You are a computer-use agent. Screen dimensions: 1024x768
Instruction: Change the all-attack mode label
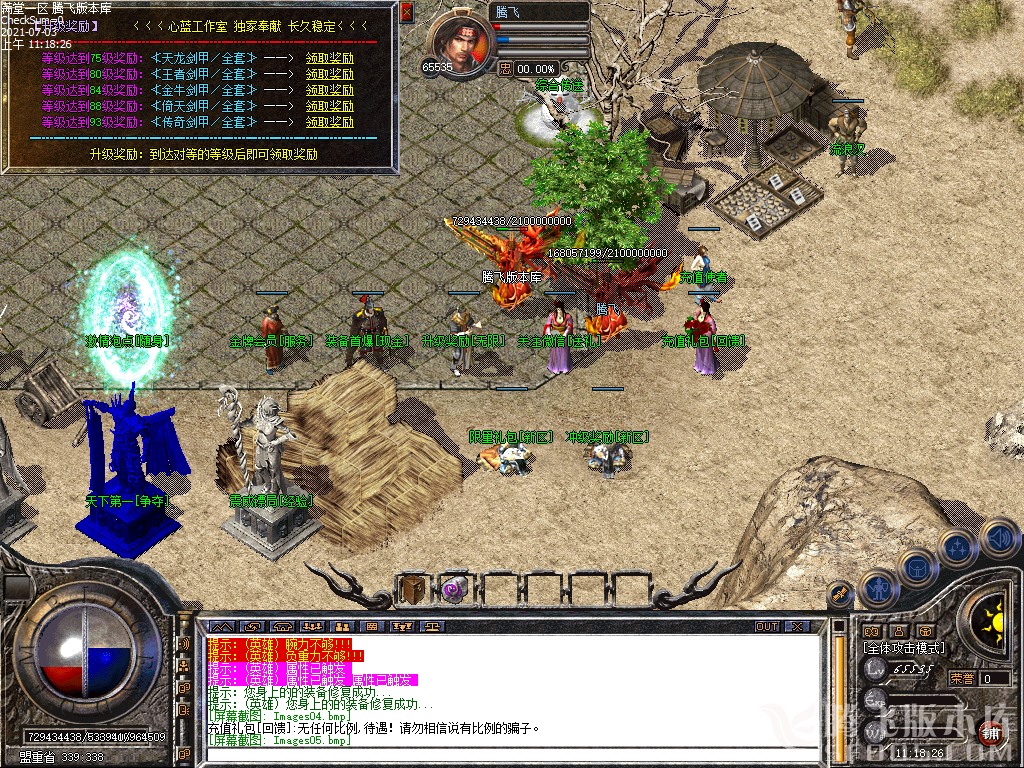point(904,648)
